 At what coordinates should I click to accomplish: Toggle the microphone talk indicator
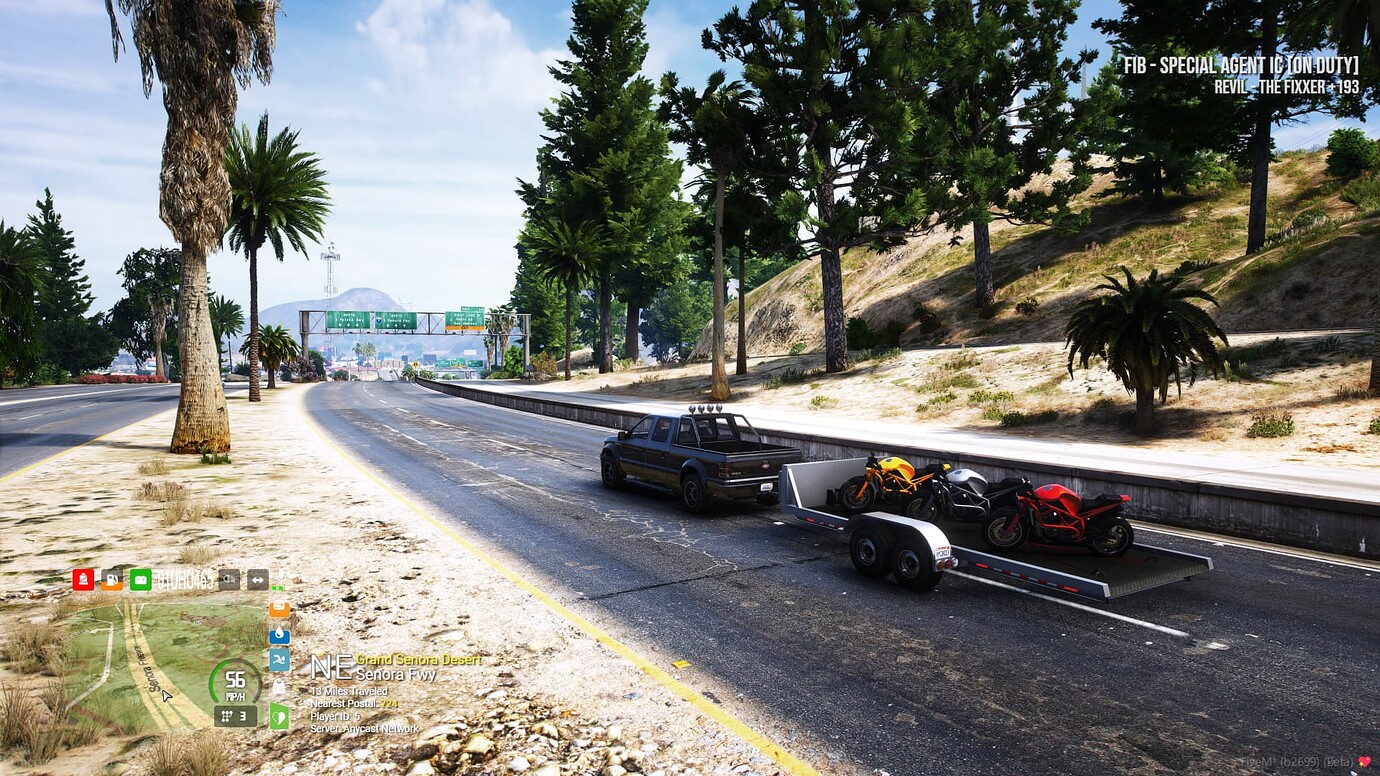[282, 577]
